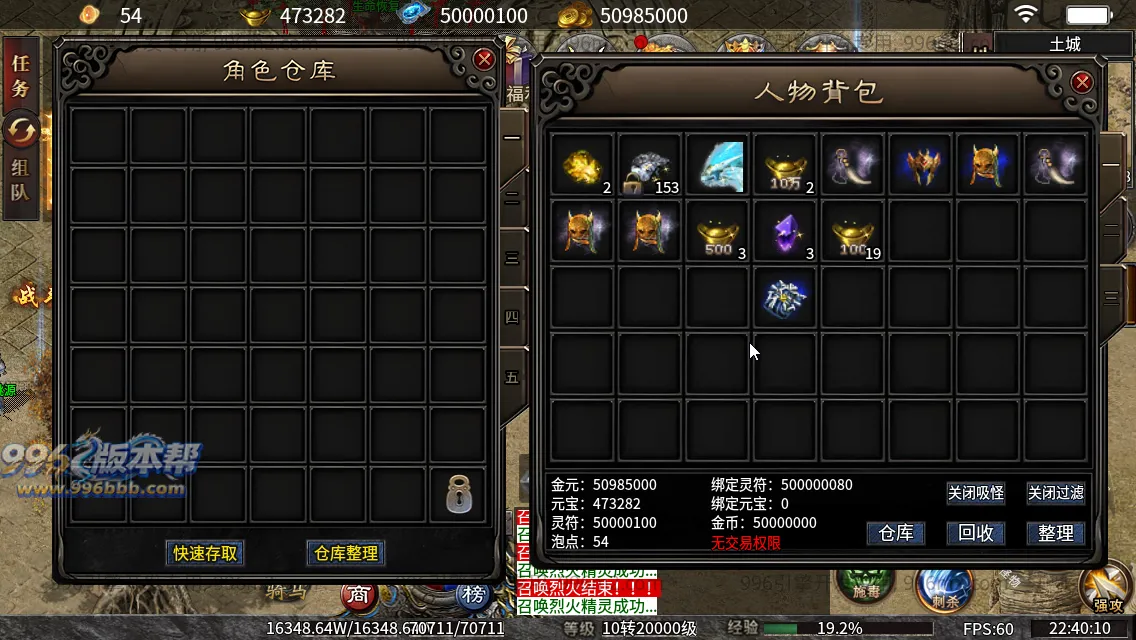The width and height of the screenshot is (1136, 640).
Task: Open the 任务 quest tab
Action: [21, 75]
